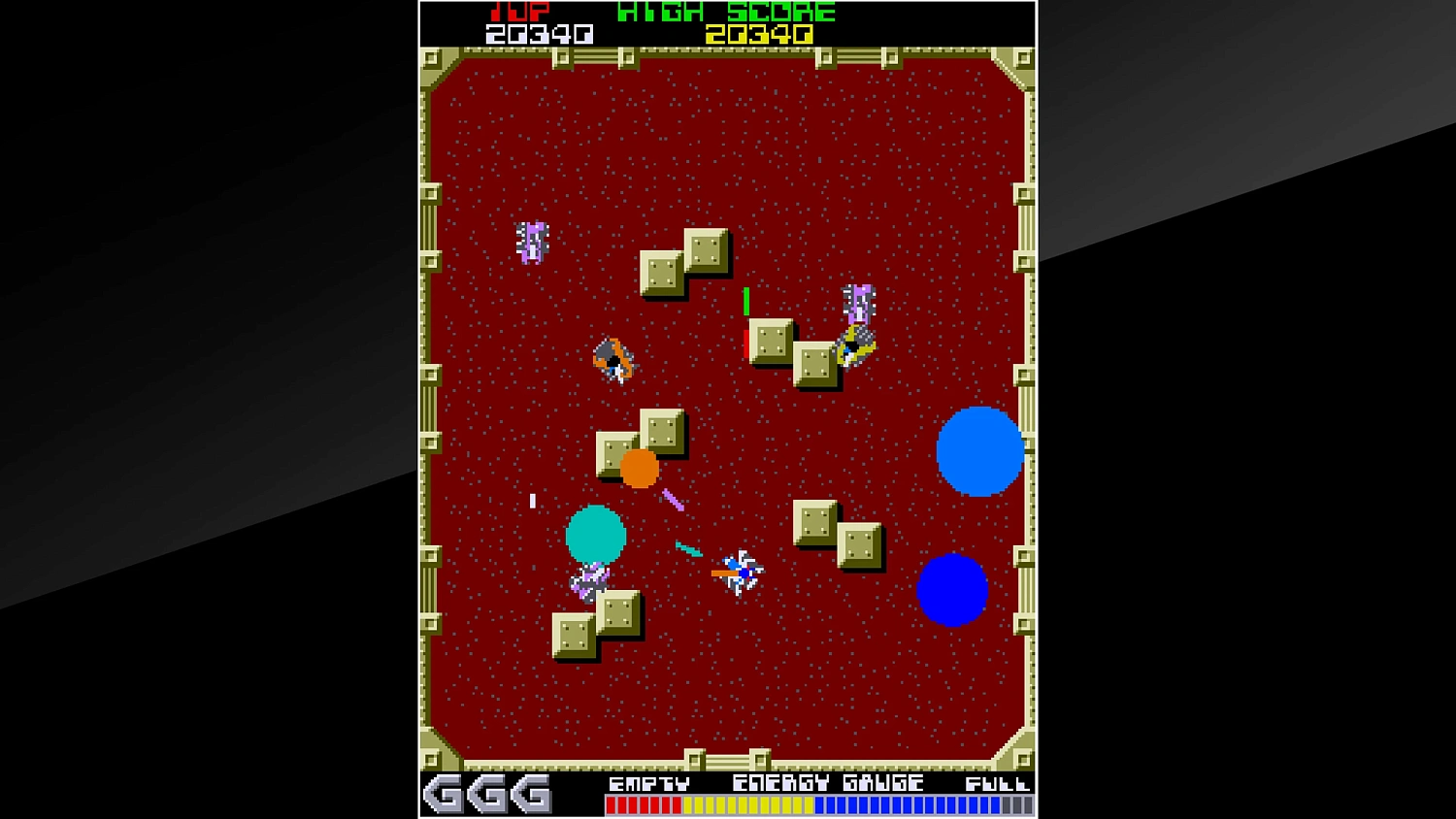This screenshot has width=1456, height=819.
Task: Select the red 1UP label at the top
Action: click(519, 13)
